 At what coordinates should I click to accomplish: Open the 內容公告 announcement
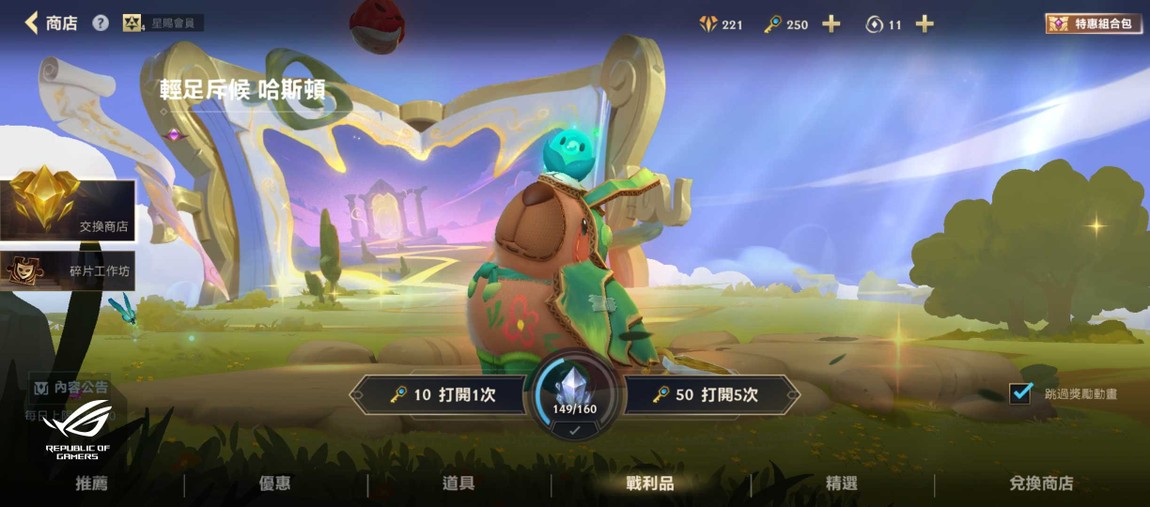pos(70,387)
